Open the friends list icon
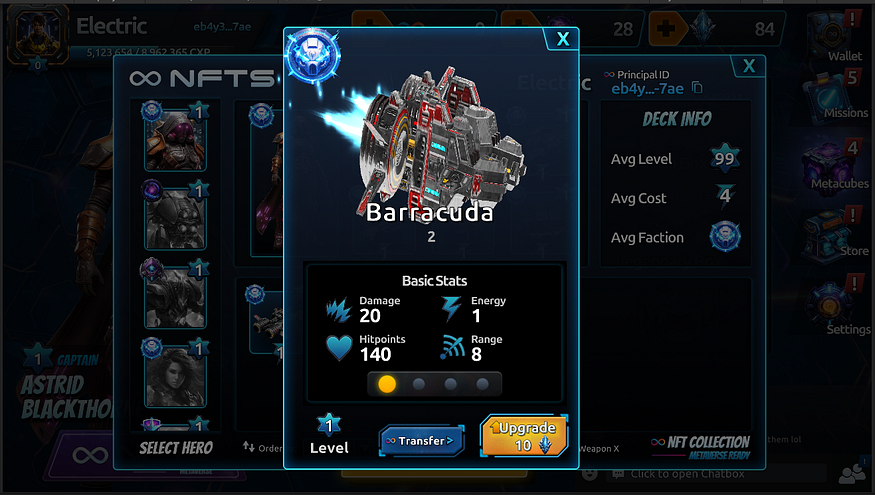This screenshot has width=875, height=495. (853, 473)
